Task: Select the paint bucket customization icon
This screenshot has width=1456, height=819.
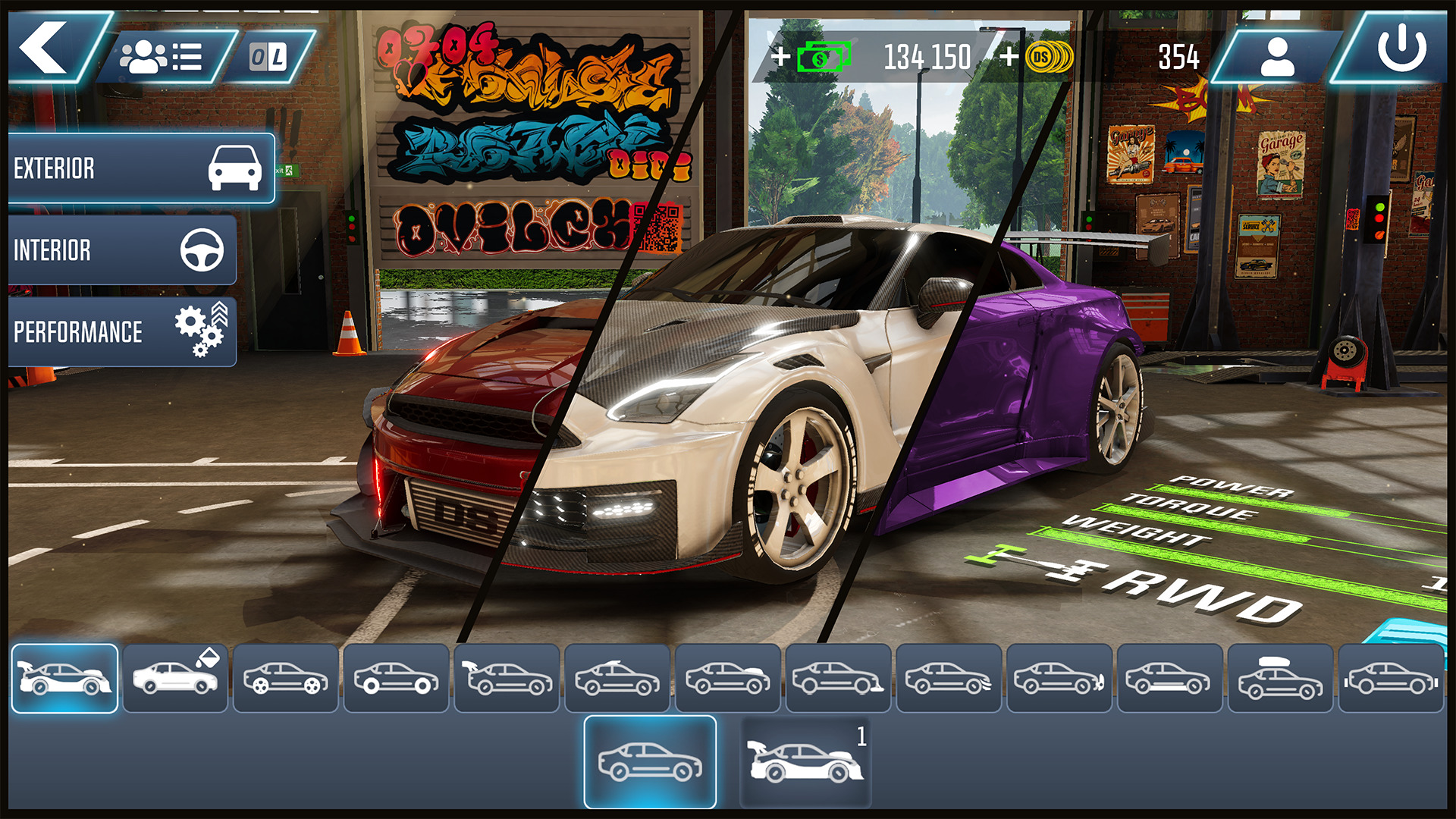Action: (174, 679)
